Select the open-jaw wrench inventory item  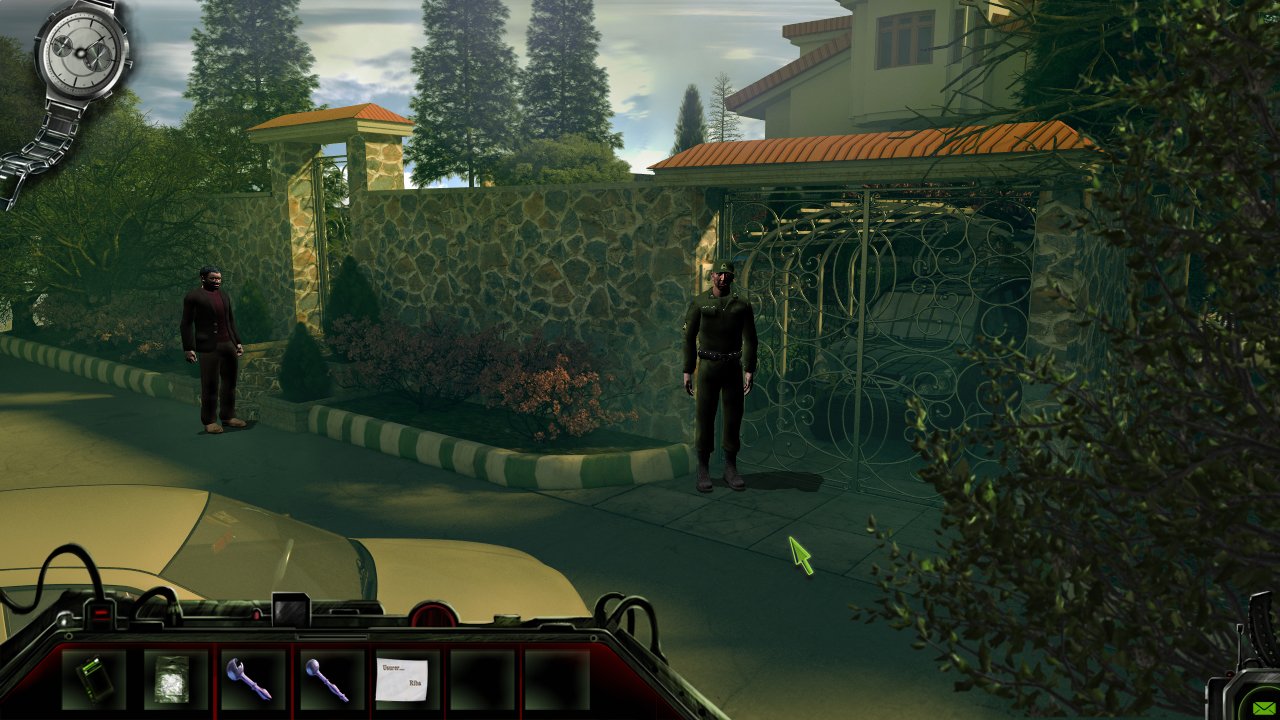point(247,679)
